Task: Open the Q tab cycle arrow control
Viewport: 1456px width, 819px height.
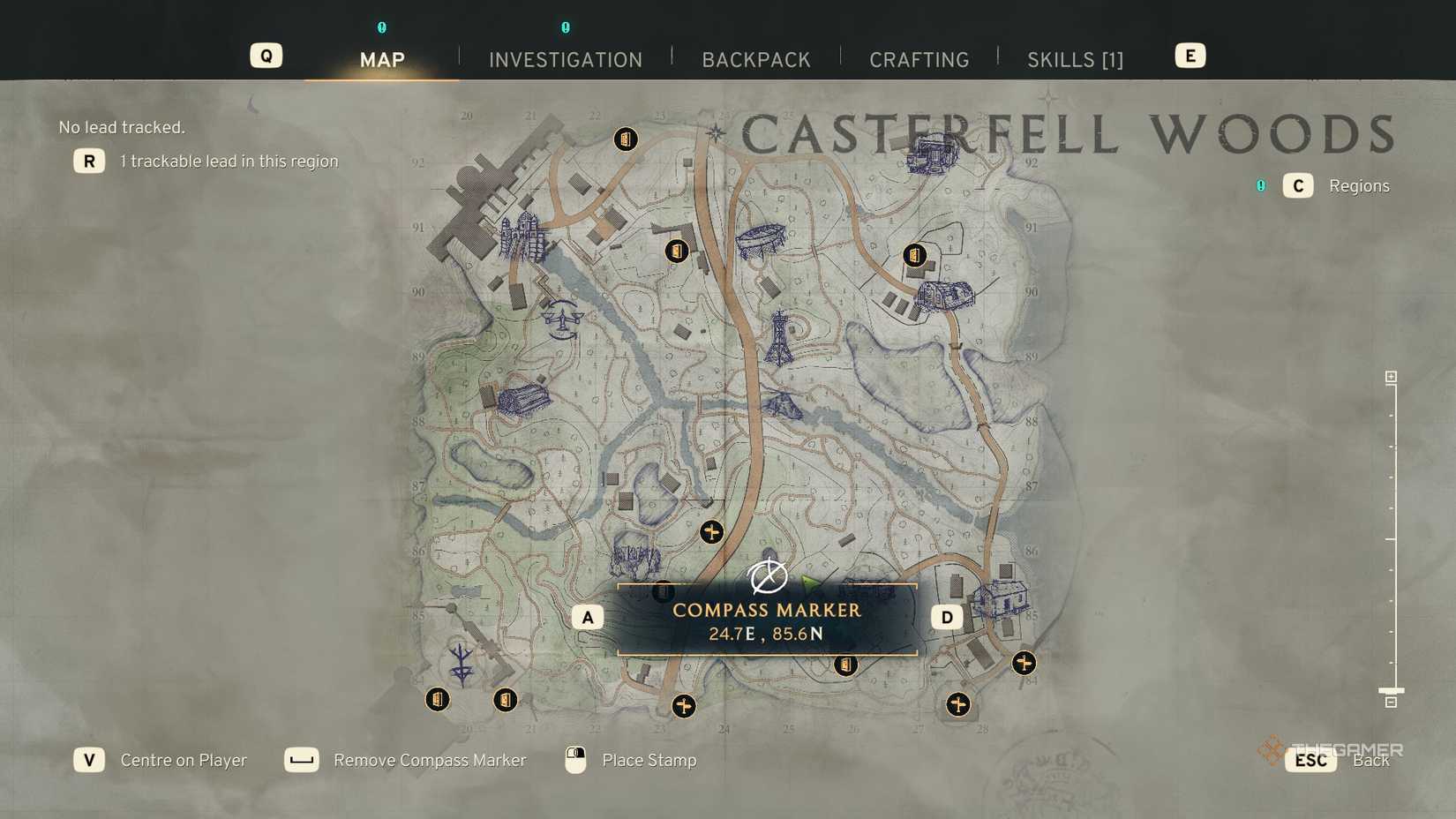Action: tap(266, 55)
